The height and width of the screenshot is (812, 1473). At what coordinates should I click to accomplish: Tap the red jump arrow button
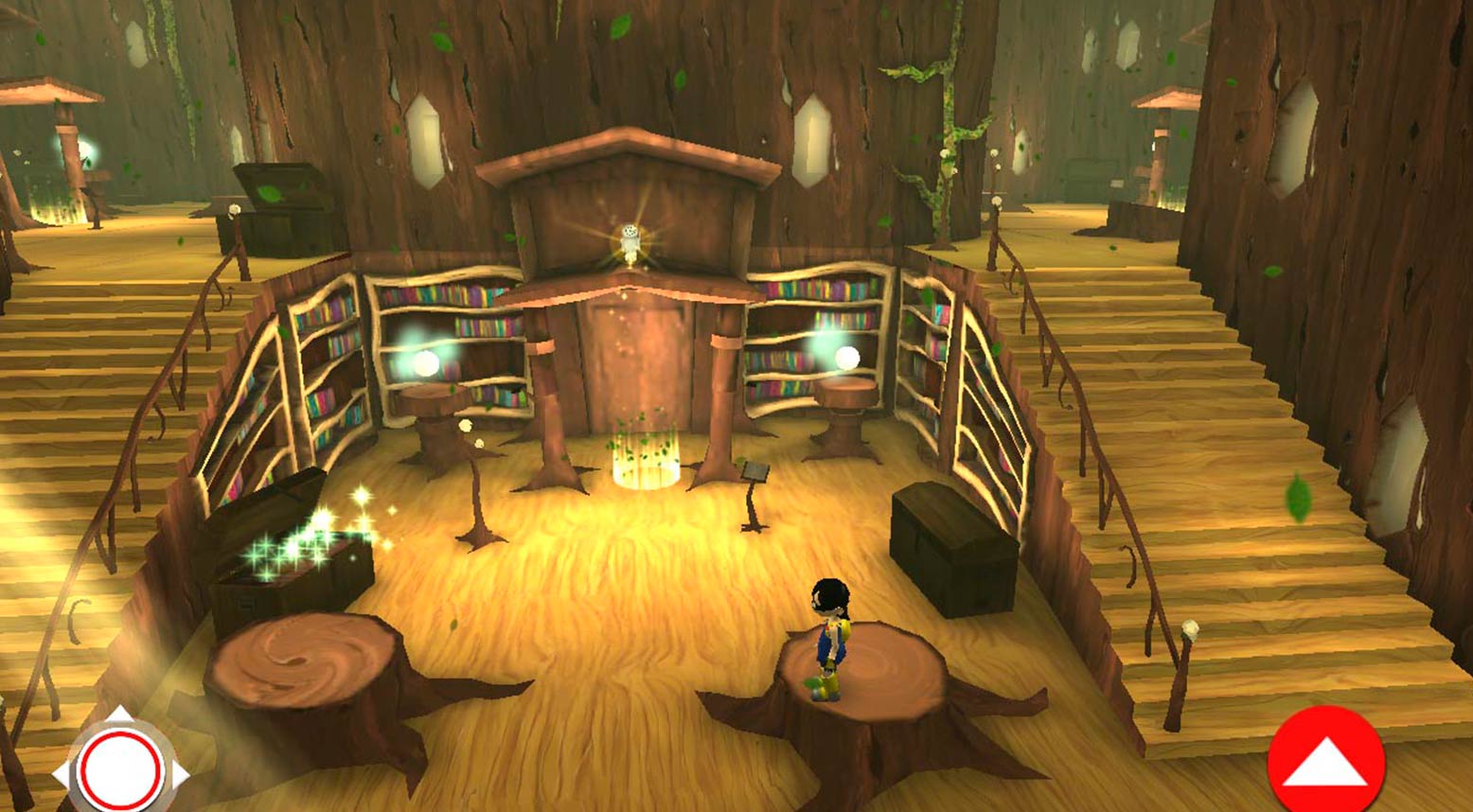pos(1325,761)
